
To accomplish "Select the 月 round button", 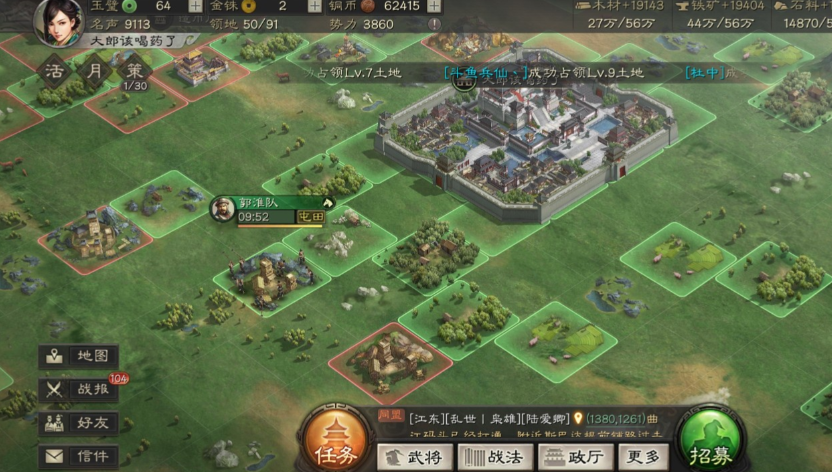I will (x=96, y=71).
